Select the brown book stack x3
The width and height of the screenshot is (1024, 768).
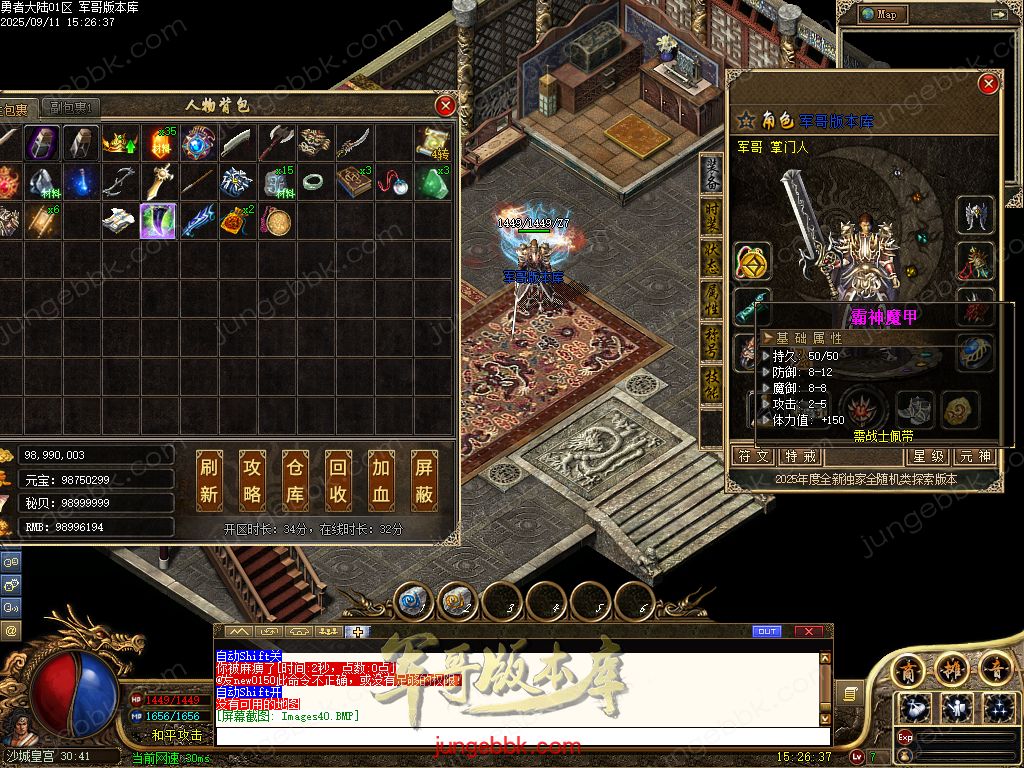tap(353, 182)
